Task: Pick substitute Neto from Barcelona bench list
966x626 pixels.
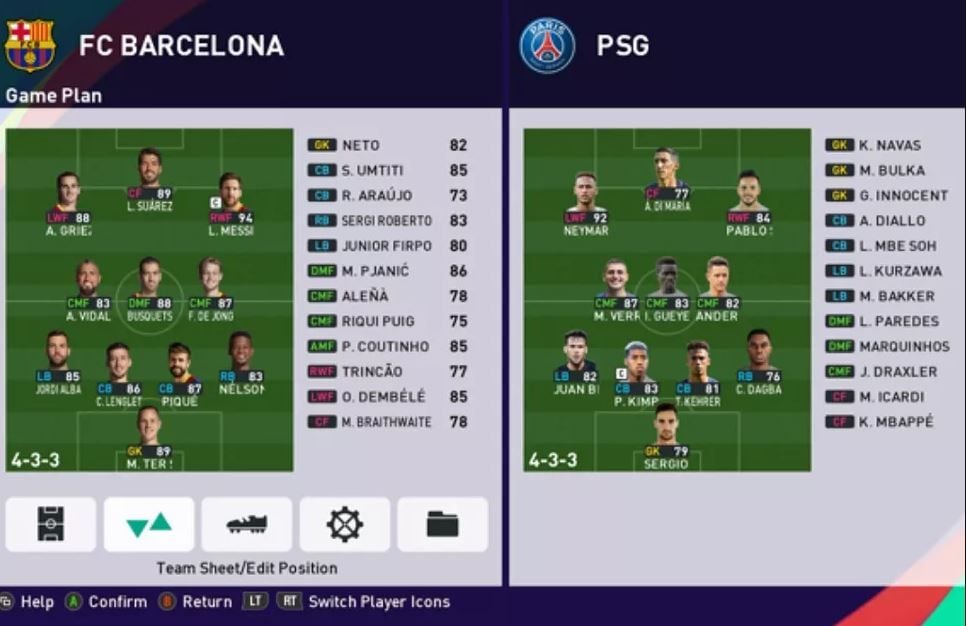Action: [x=388, y=145]
